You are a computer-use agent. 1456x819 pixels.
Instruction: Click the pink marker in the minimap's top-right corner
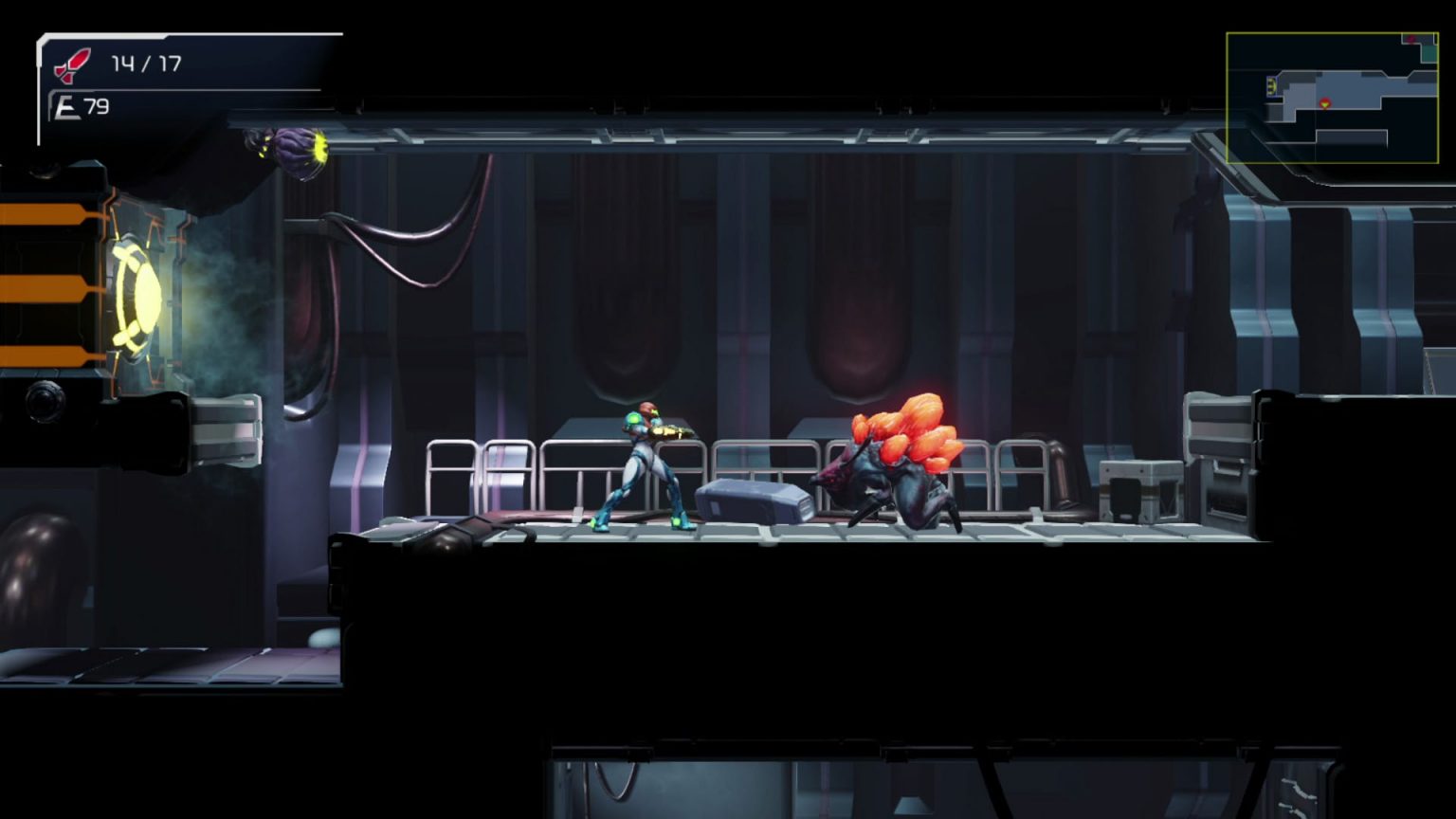tap(1410, 39)
